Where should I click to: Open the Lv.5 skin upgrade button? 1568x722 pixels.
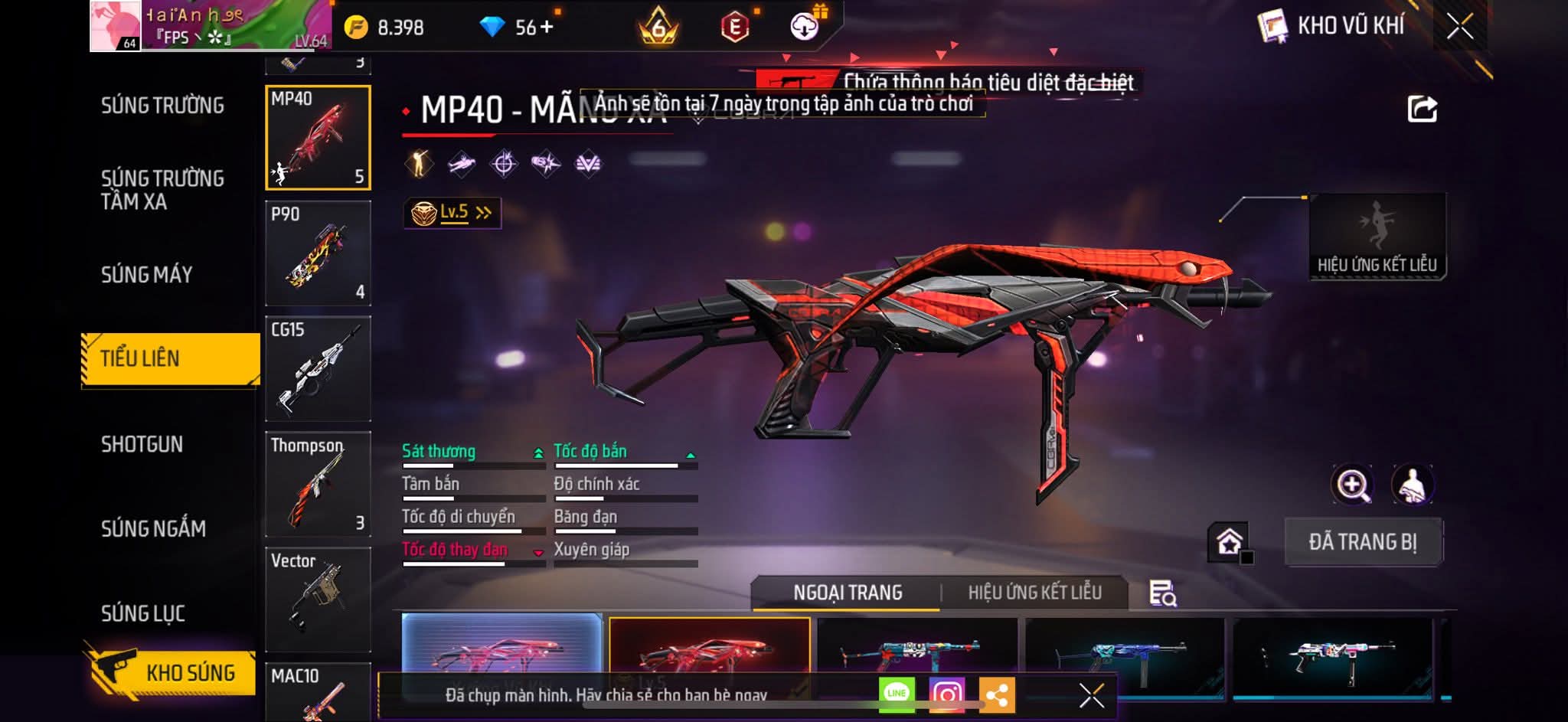452,213
